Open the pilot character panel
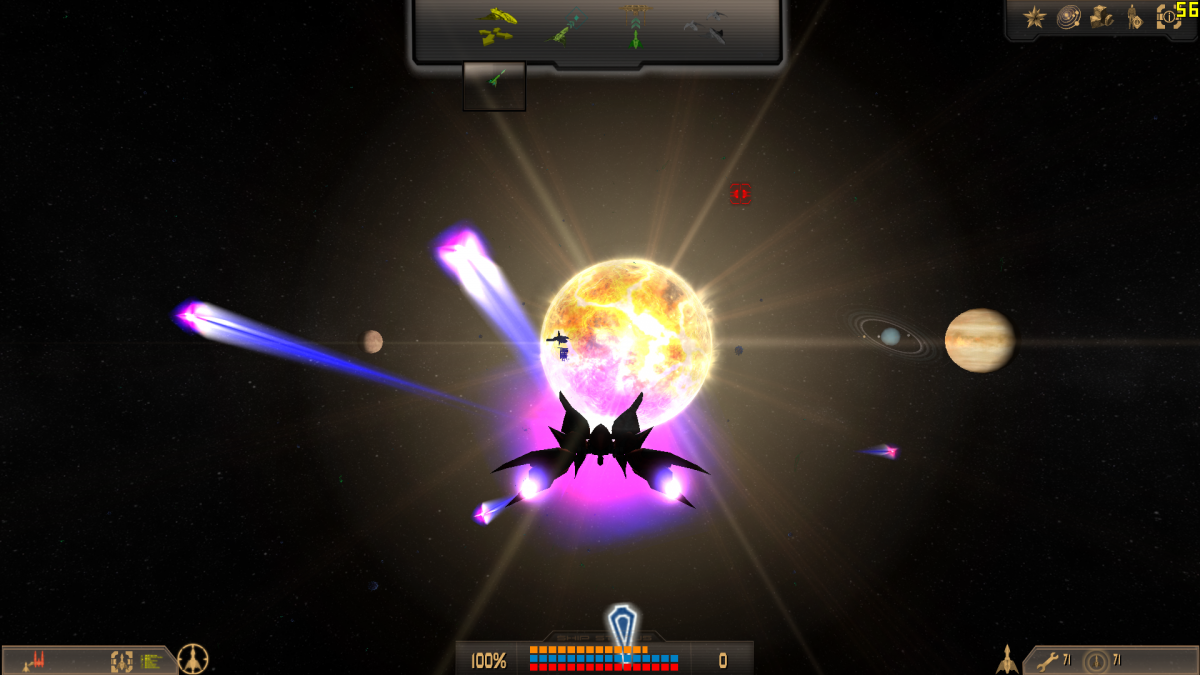 (x=1134, y=17)
